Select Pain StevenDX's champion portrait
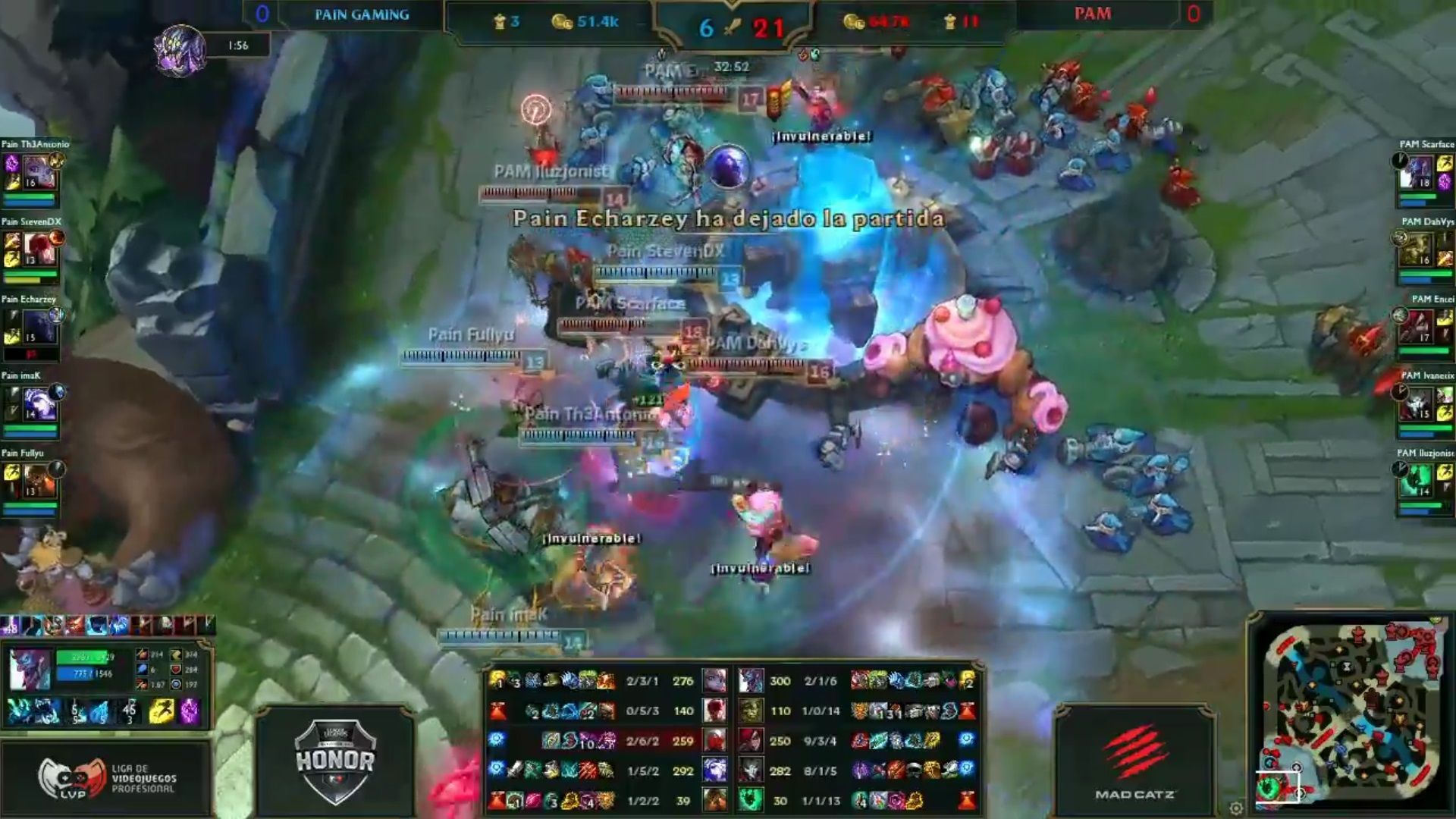The image size is (1456, 819). pyautogui.click(x=38, y=249)
